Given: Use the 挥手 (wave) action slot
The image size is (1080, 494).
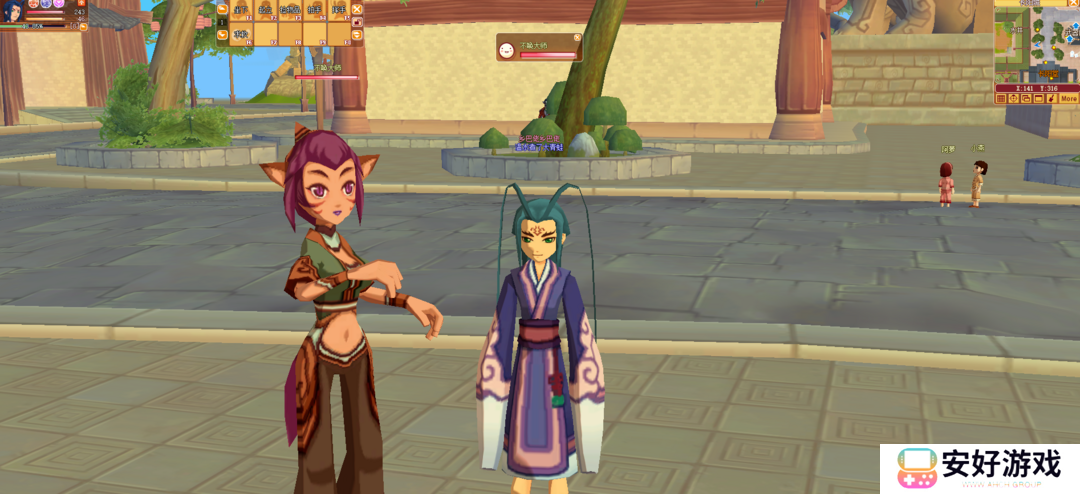Looking at the screenshot, I should pyautogui.click(x=338, y=10).
